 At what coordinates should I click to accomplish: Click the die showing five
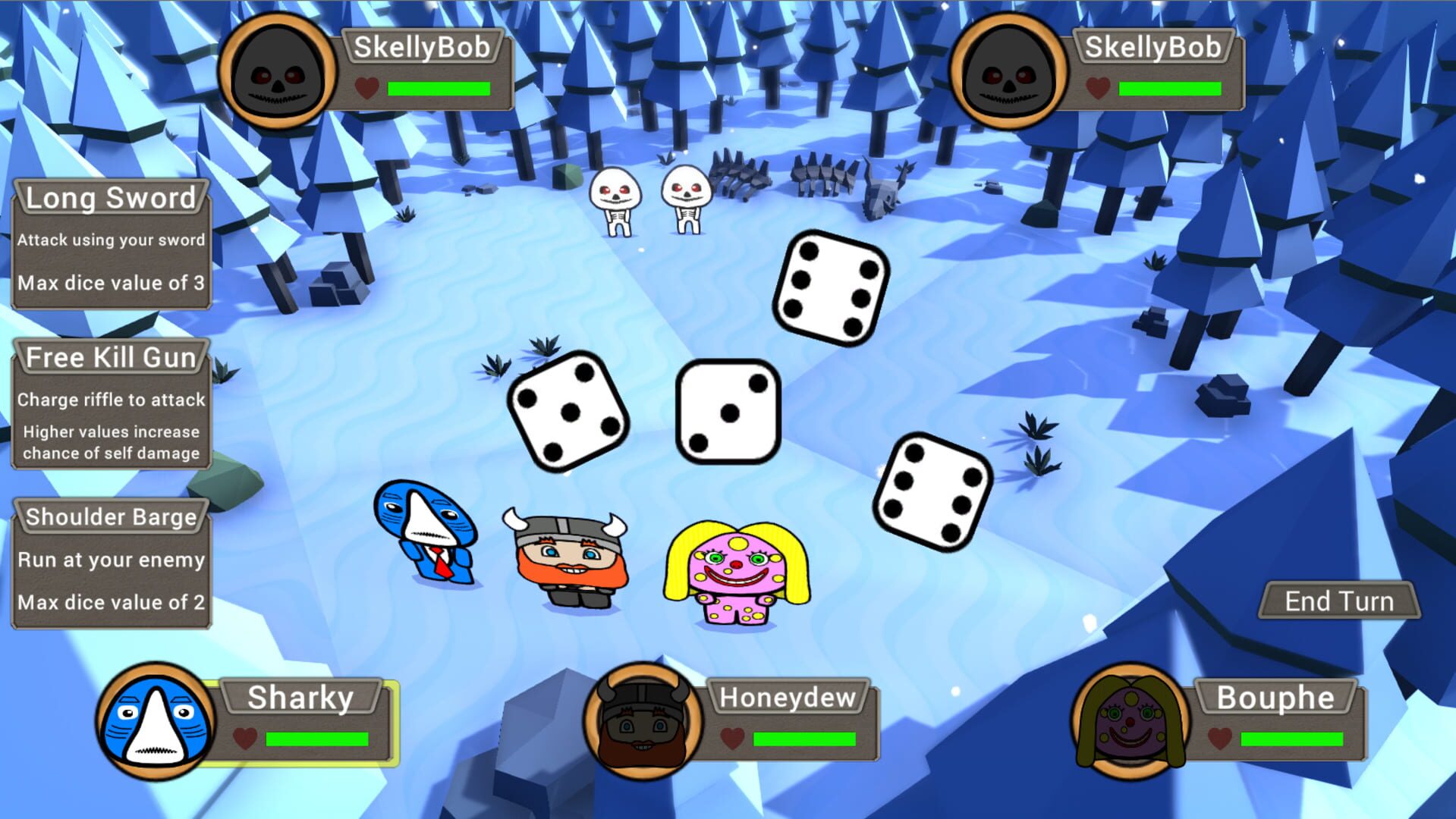point(568,413)
